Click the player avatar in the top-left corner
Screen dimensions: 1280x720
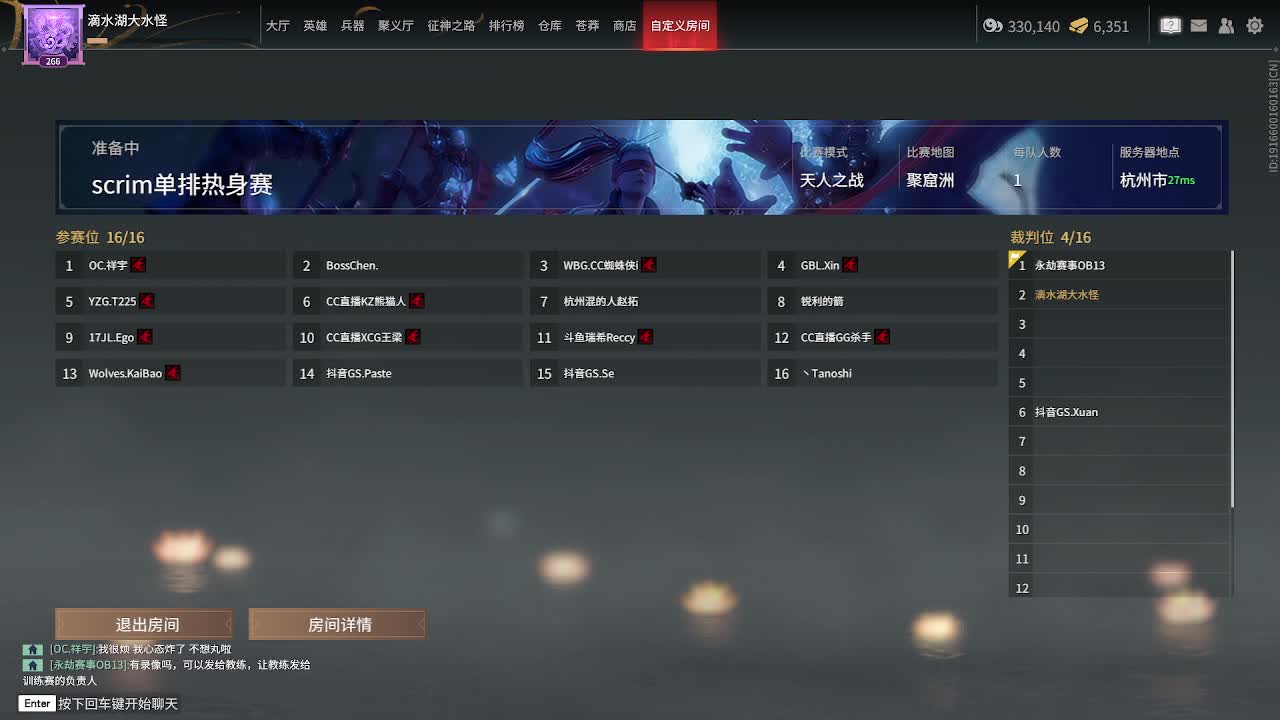(x=52, y=35)
